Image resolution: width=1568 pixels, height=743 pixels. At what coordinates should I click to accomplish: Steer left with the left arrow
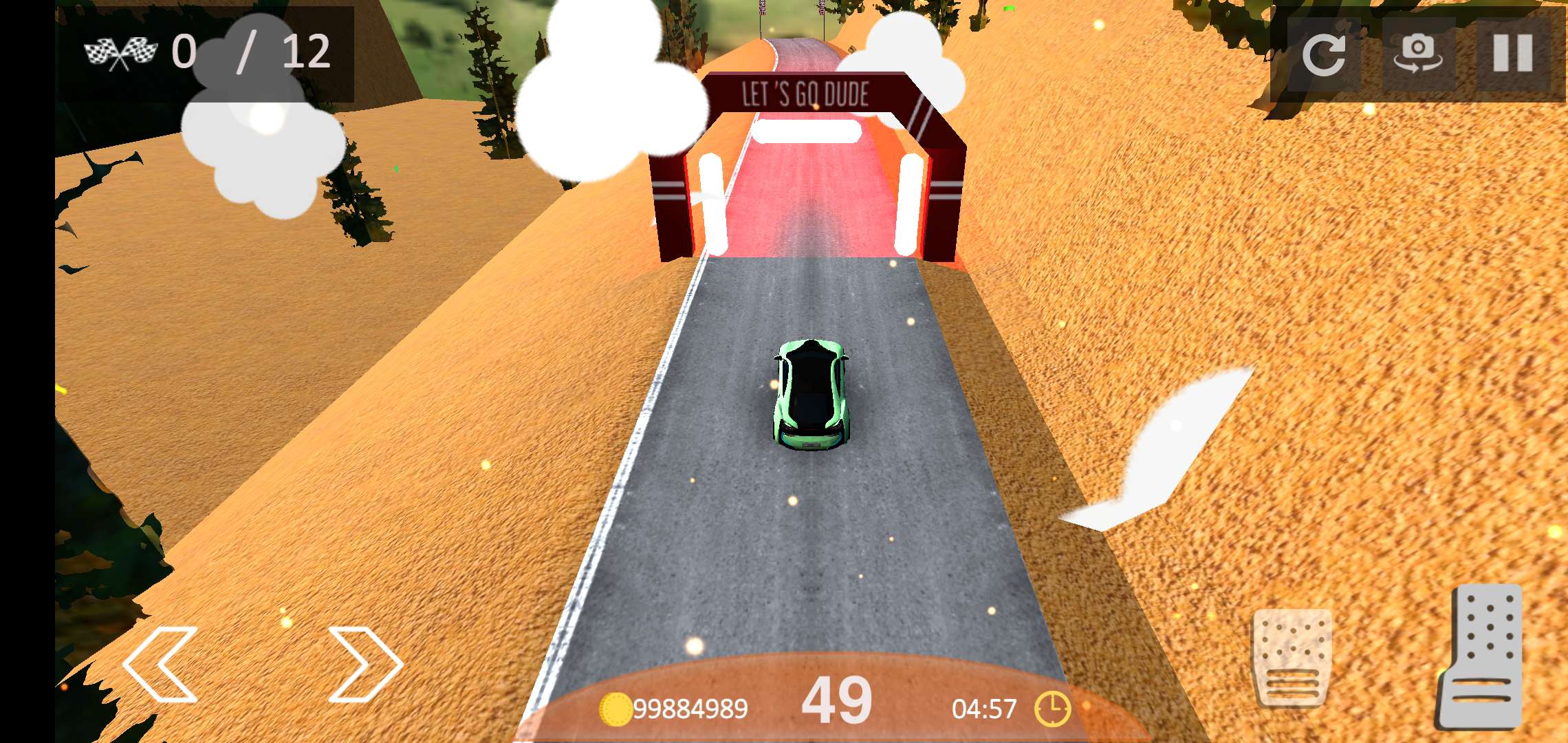(160, 665)
